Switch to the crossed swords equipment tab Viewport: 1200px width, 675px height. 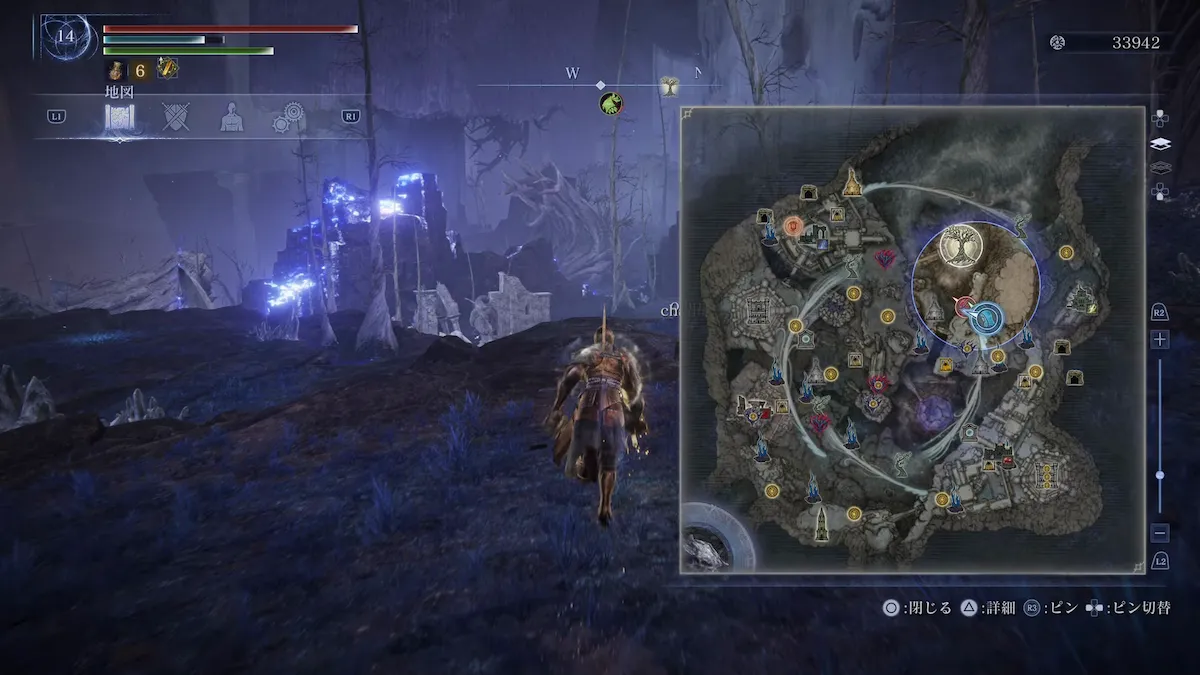[176, 117]
